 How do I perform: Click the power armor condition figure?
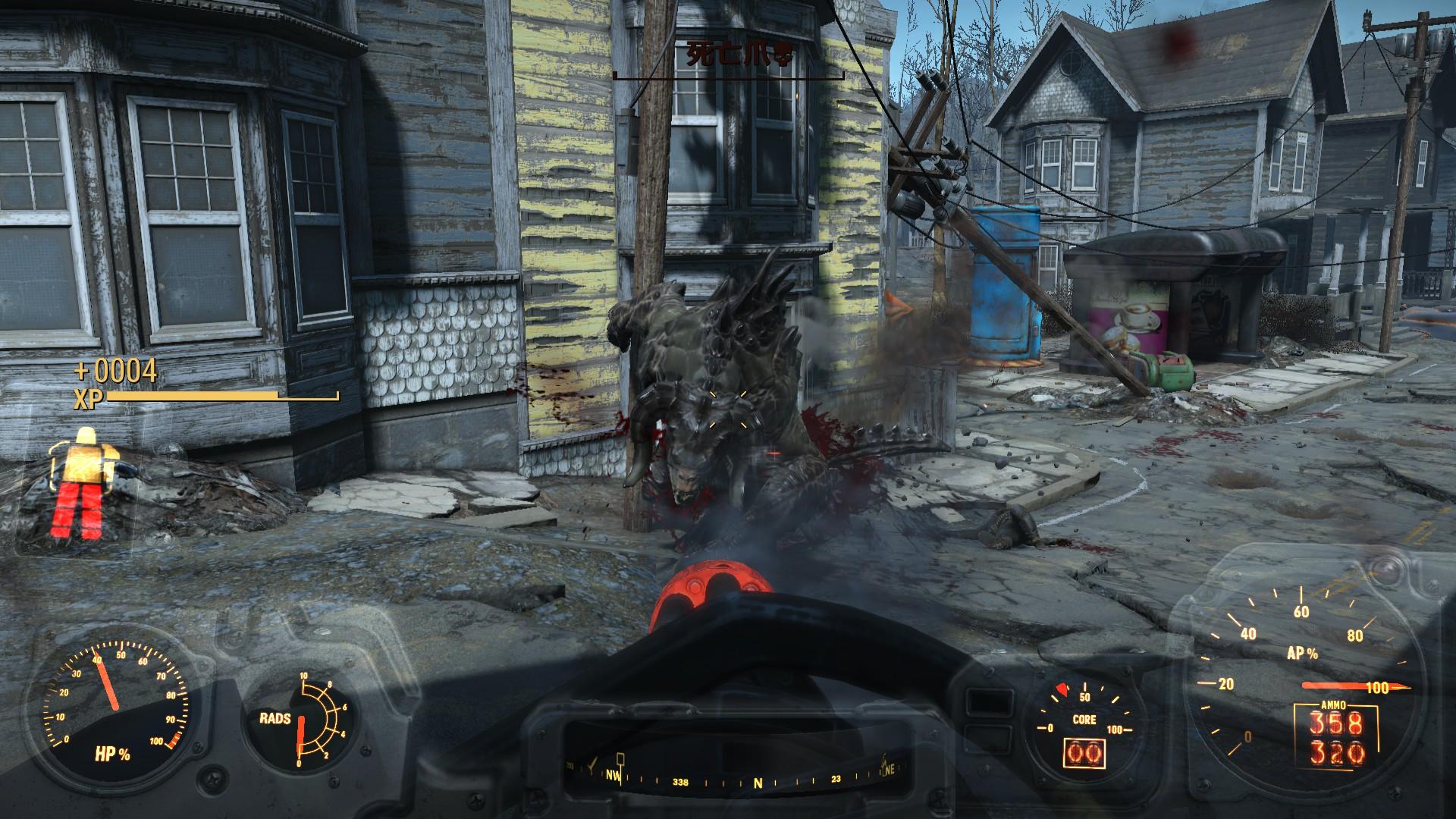[x=84, y=482]
